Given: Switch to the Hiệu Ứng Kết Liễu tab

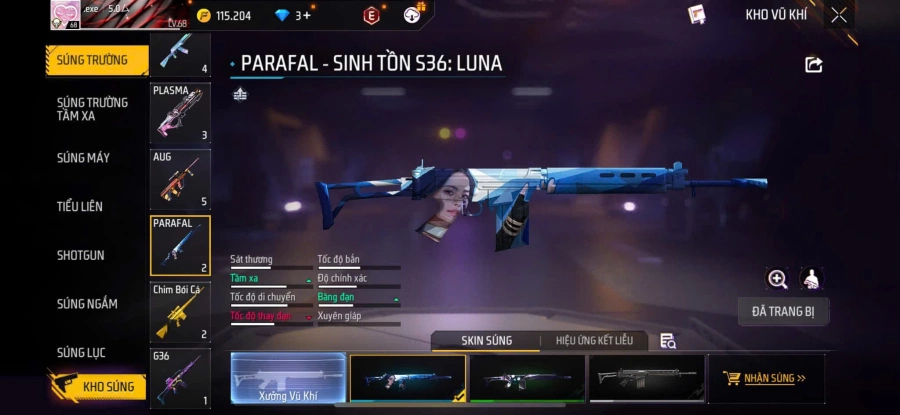Looking at the screenshot, I should (594, 341).
